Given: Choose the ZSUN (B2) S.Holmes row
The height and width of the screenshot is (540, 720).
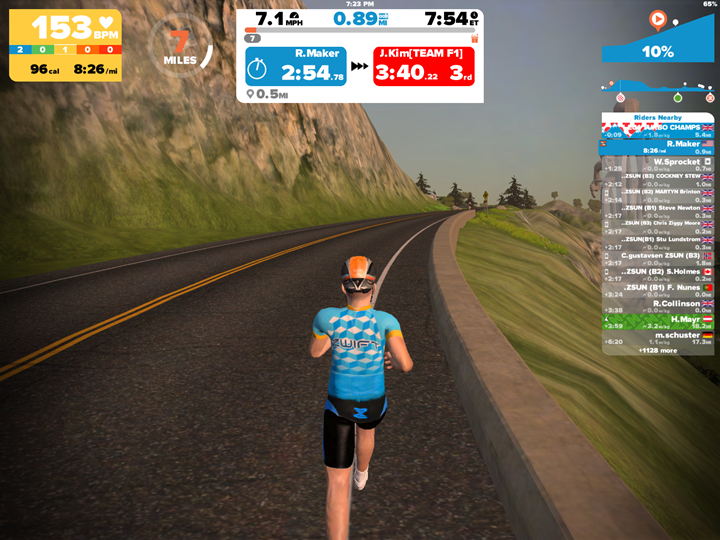Looking at the screenshot, I should click(658, 274).
